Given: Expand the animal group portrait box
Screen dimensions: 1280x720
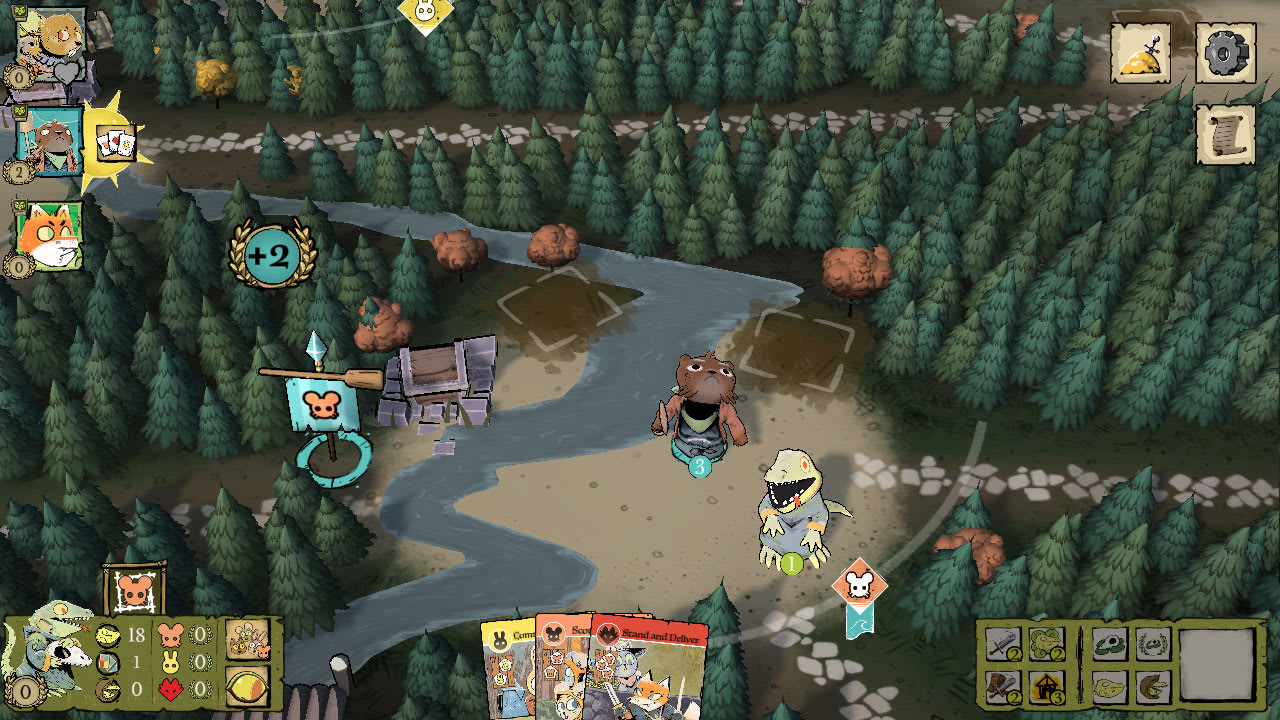Looking at the screenshot, I should [246, 641].
